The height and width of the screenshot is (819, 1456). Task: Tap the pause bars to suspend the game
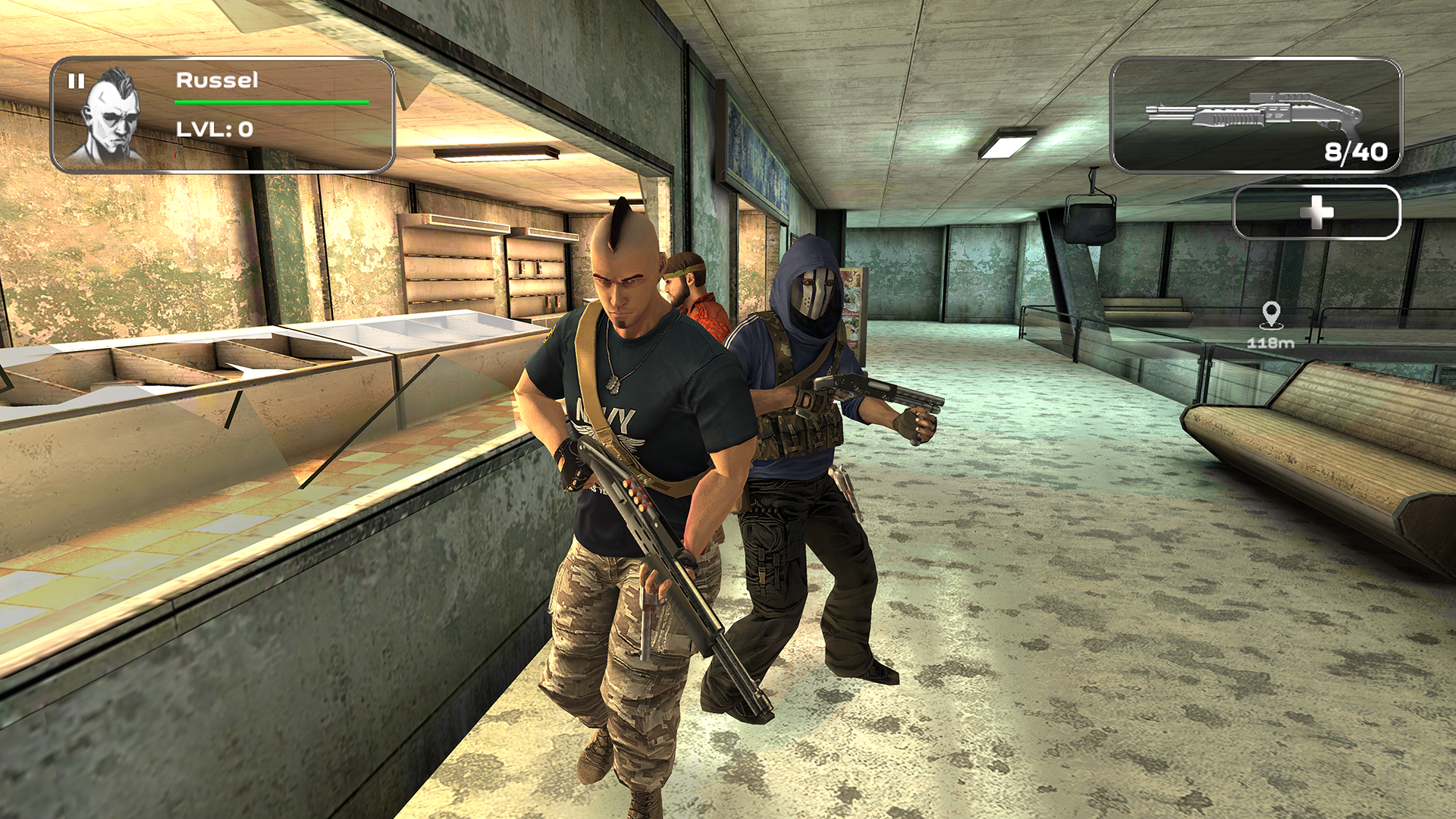tap(76, 80)
